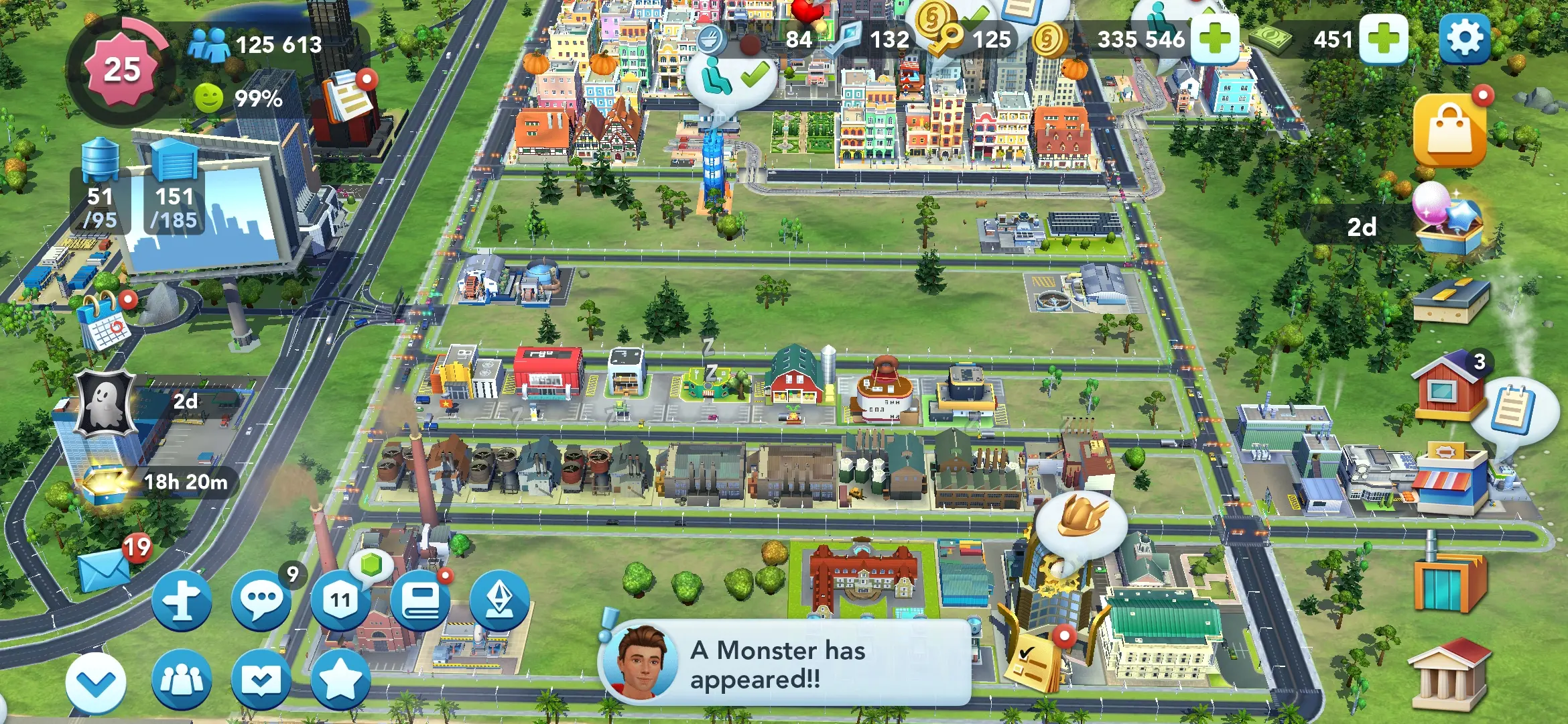Open the star favorites button
Viewport: 1568px width, 724px height.
click(x=340, y=680)
